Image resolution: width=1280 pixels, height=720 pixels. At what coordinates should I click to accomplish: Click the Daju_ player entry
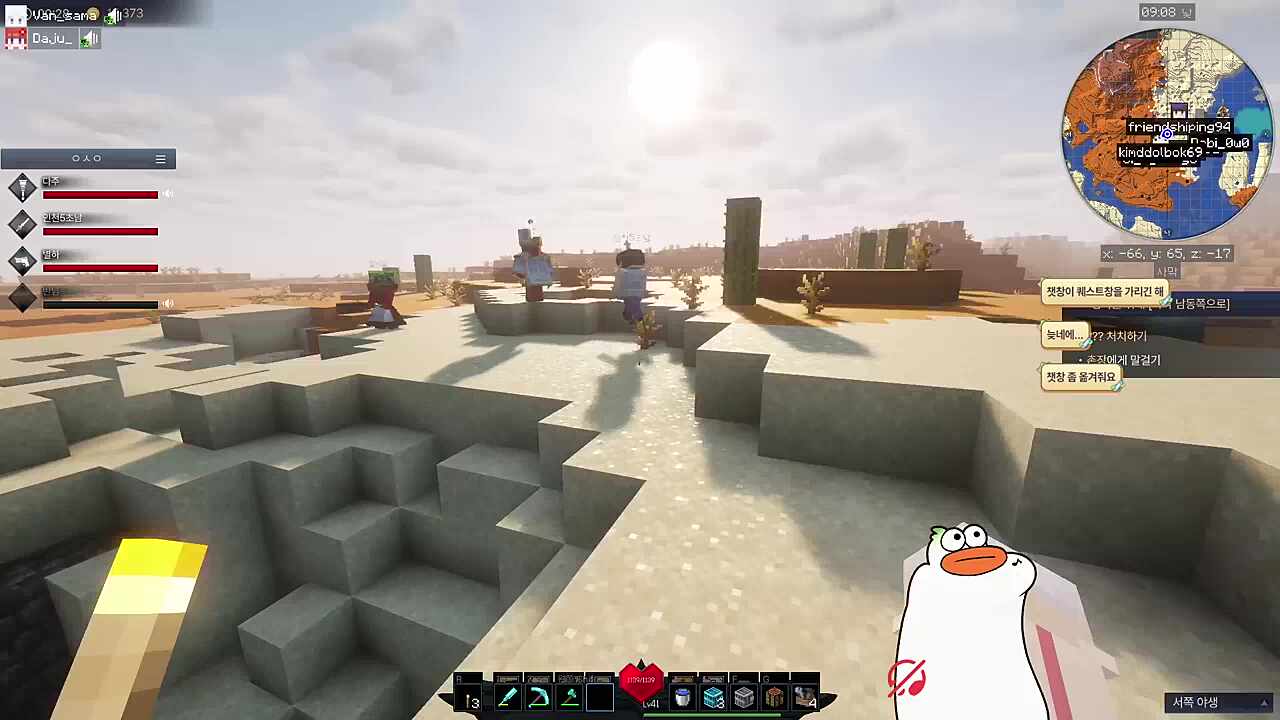(50, 39)
